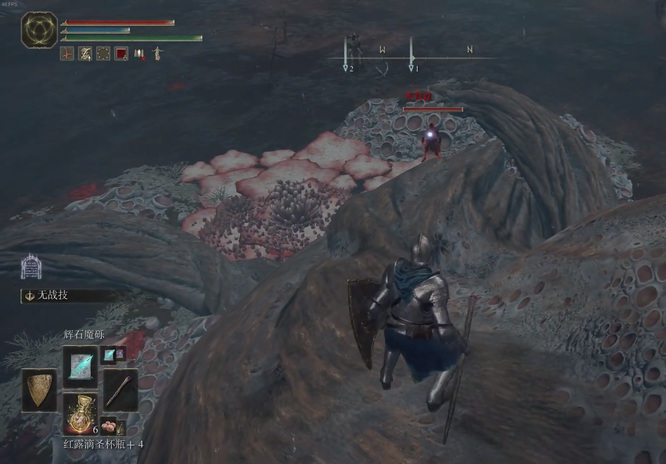Click the white gazebo icon above the skill label
The height and width of the screenshot is (464, 666).
(x=31, y=267)
